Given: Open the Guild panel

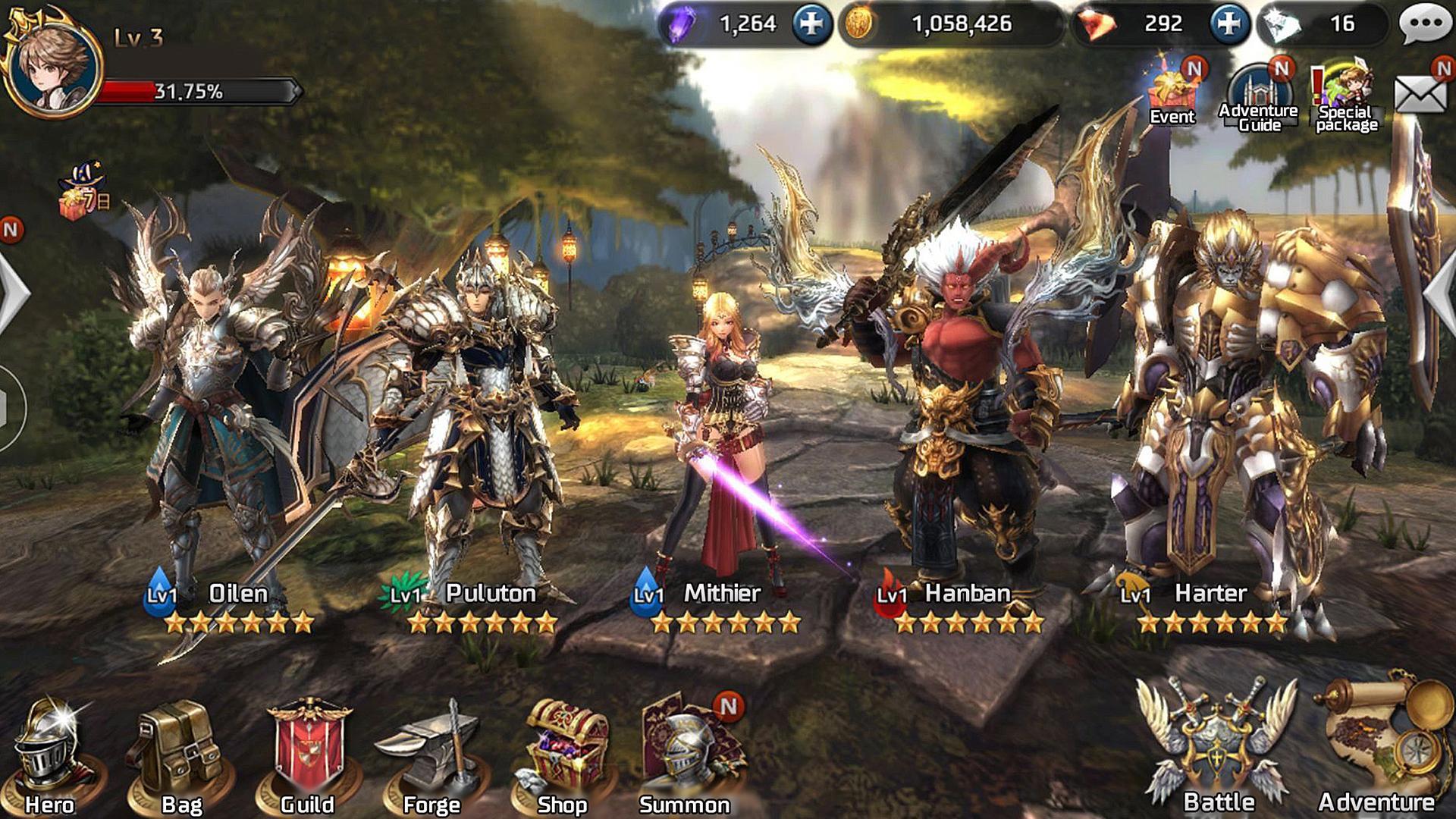Looking at the screenshot, I should pos(306,747).
